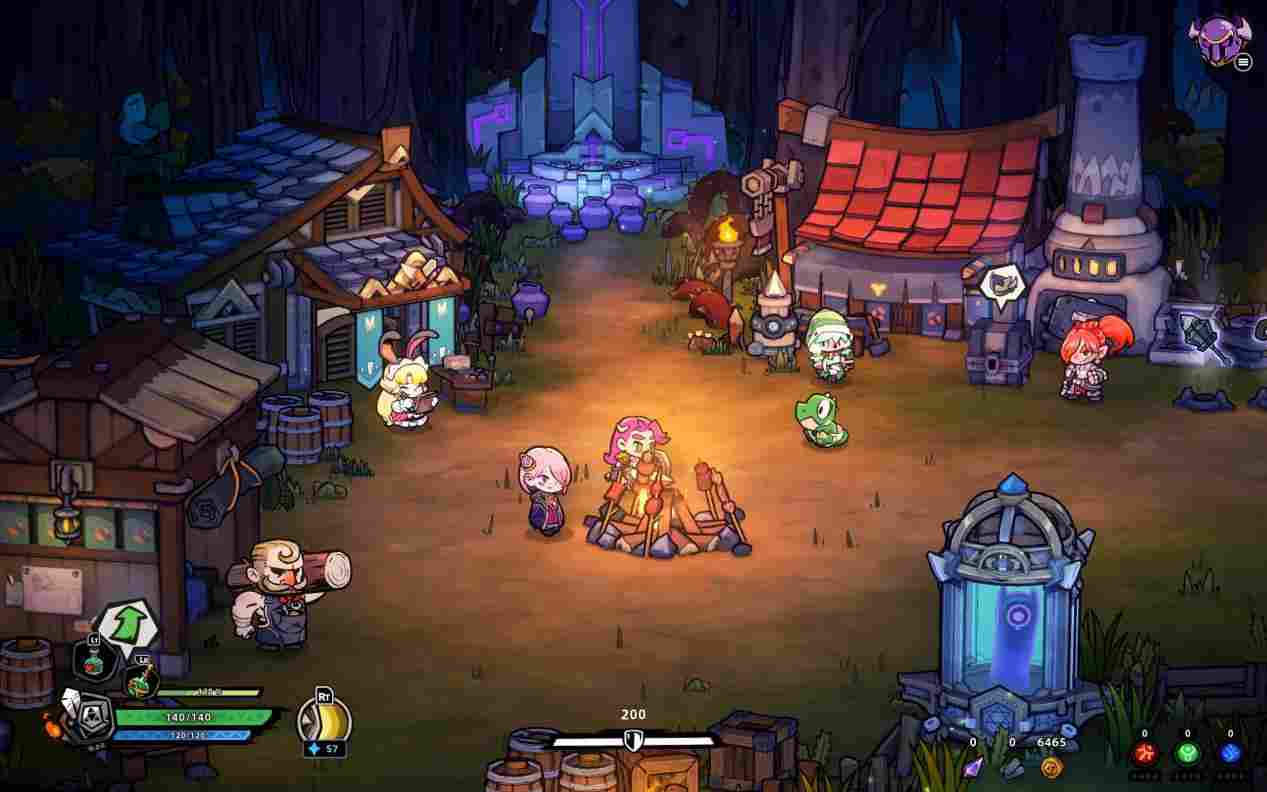Click the gold coin currency icon

[1051, 767]
